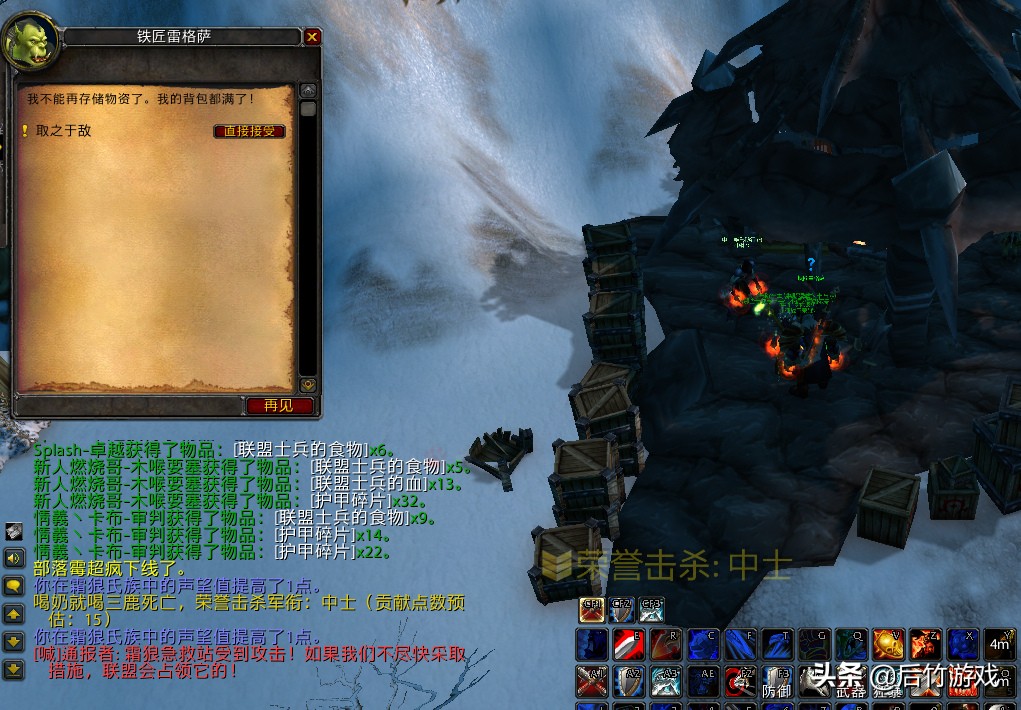Switch to the CF1 crossed-swords stance
The image size is (1021, 710).
tap(592, 609)
